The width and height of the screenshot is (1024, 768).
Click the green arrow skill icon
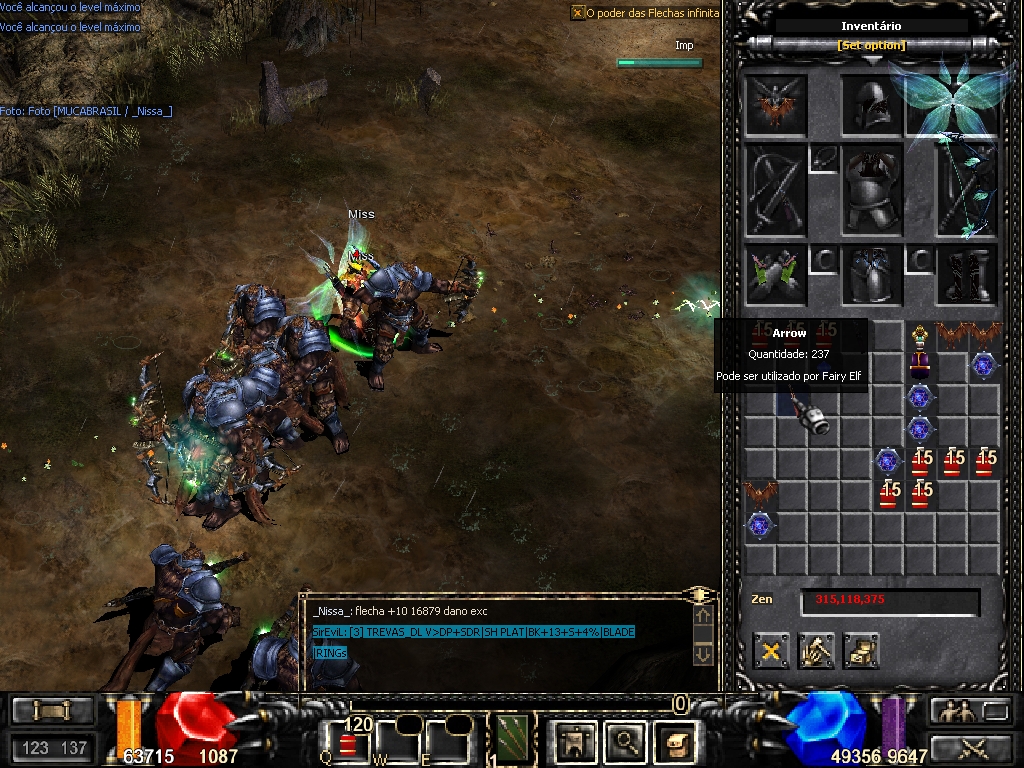pyautogui.click(x=514, y=740)
